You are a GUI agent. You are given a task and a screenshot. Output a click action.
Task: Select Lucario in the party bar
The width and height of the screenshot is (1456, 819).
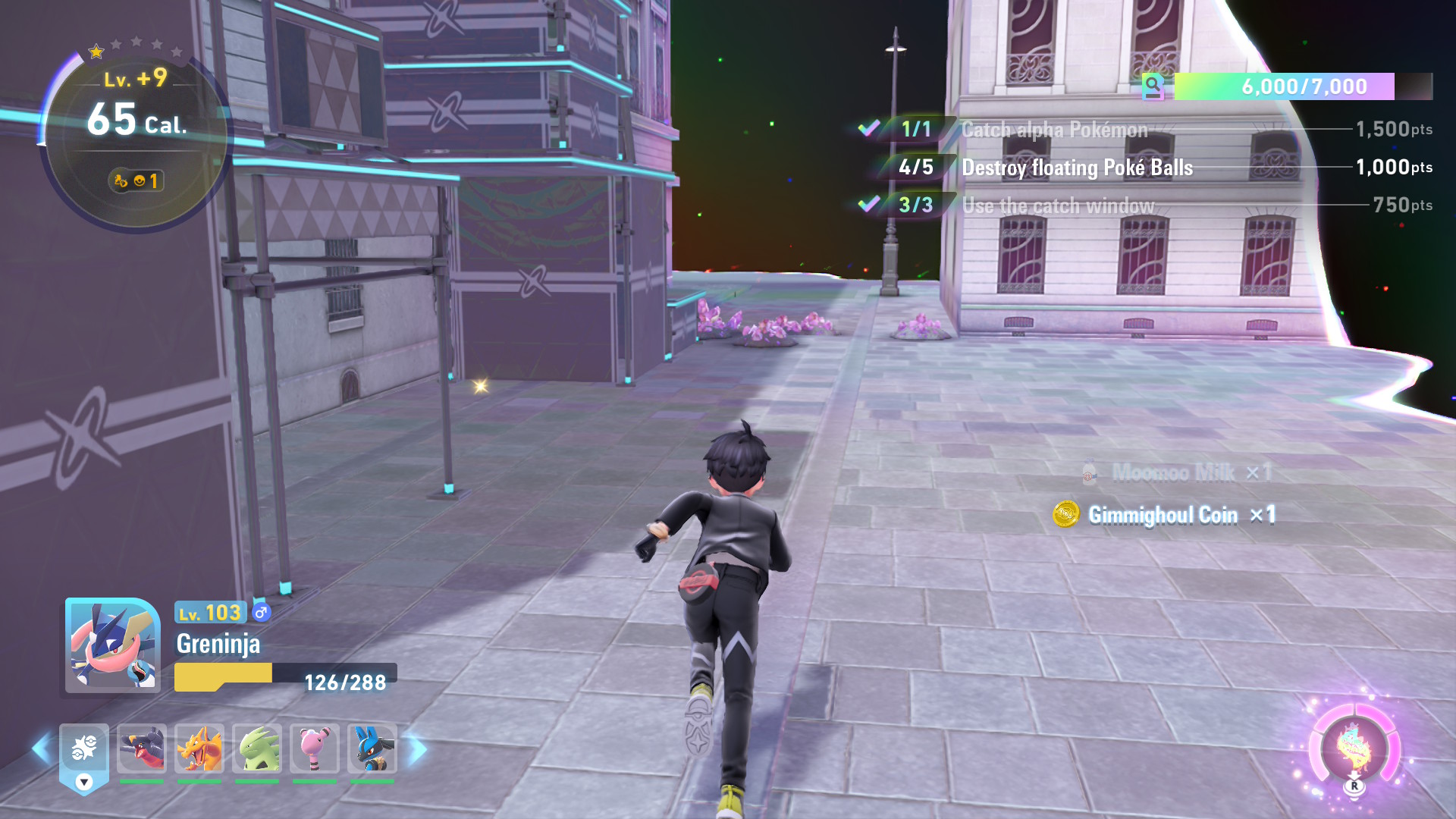pos(372,748)
